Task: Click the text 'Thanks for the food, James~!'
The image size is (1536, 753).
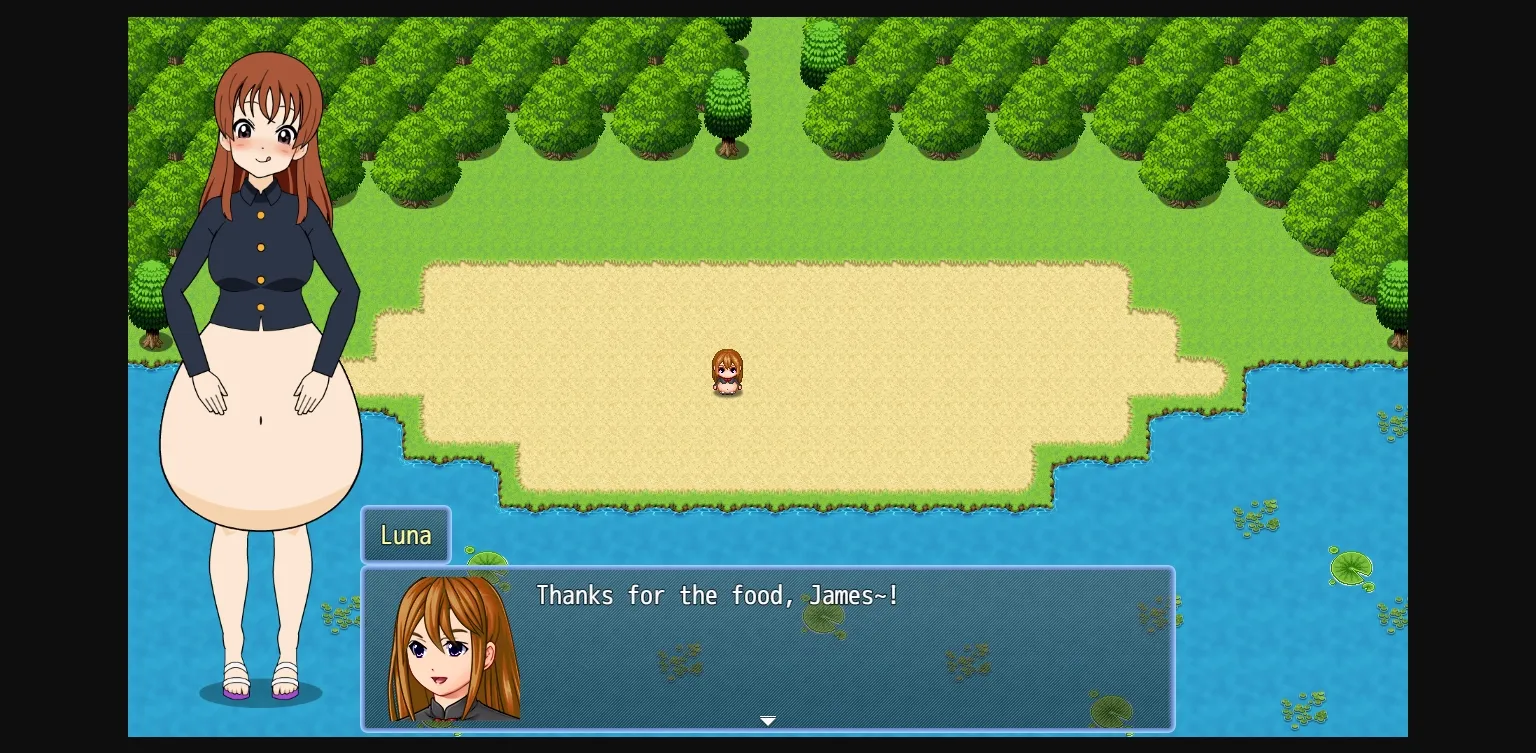Action: coord(716,594)
